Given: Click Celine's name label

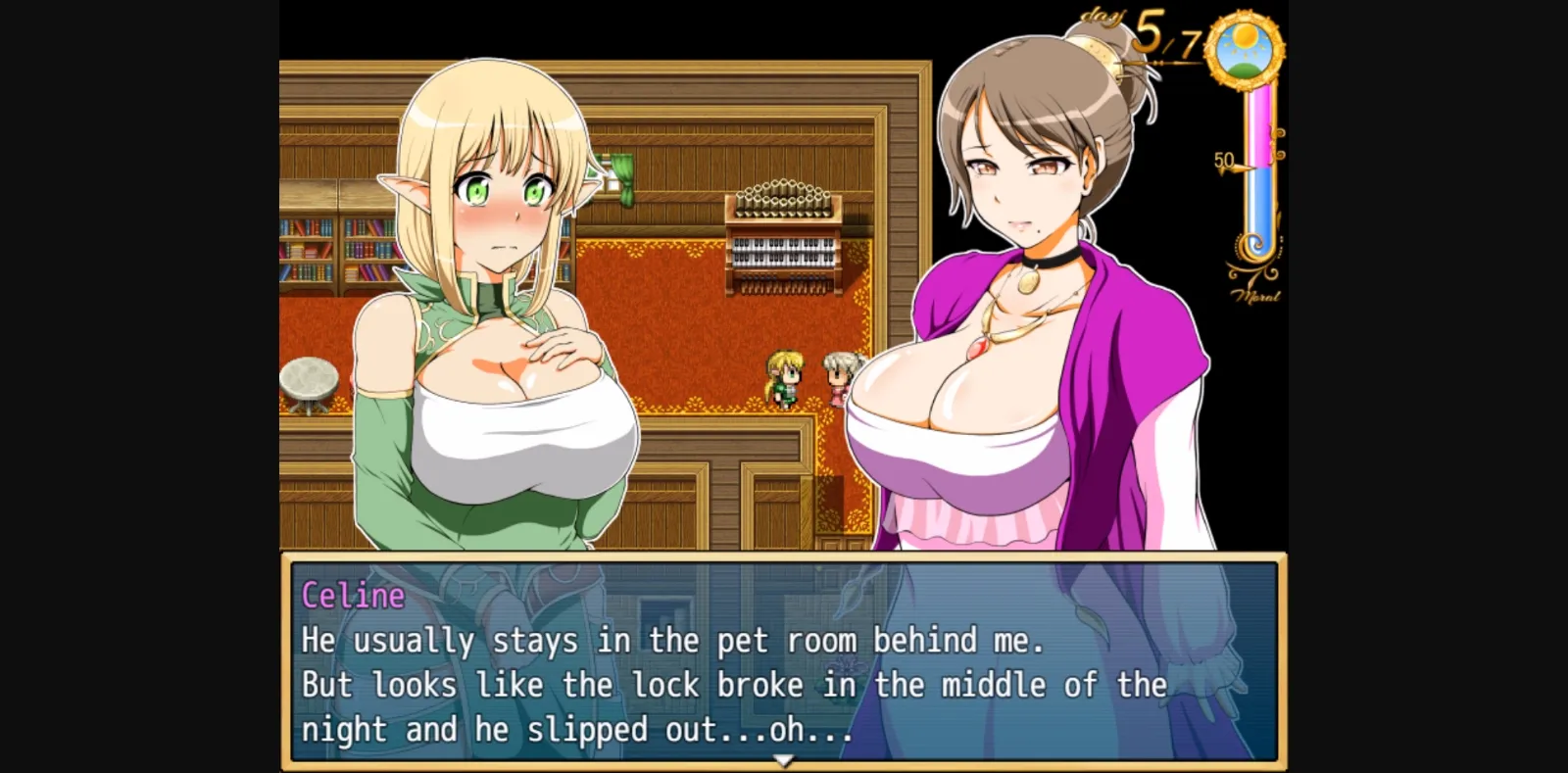Looking at the screenshot, I should pos(353,594).
